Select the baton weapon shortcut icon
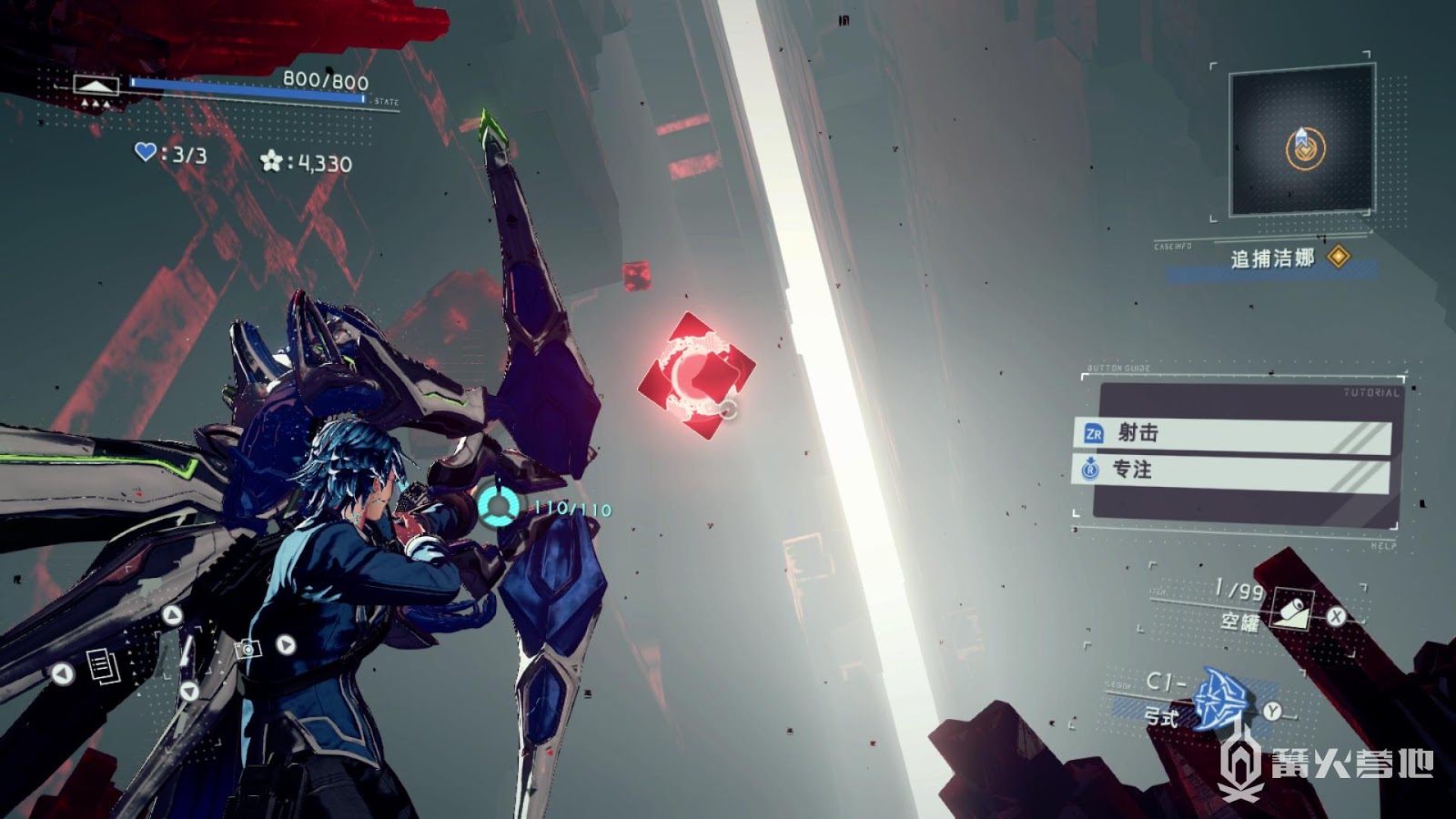Screen dimensions: 1456x819 (x=187, y=653)
